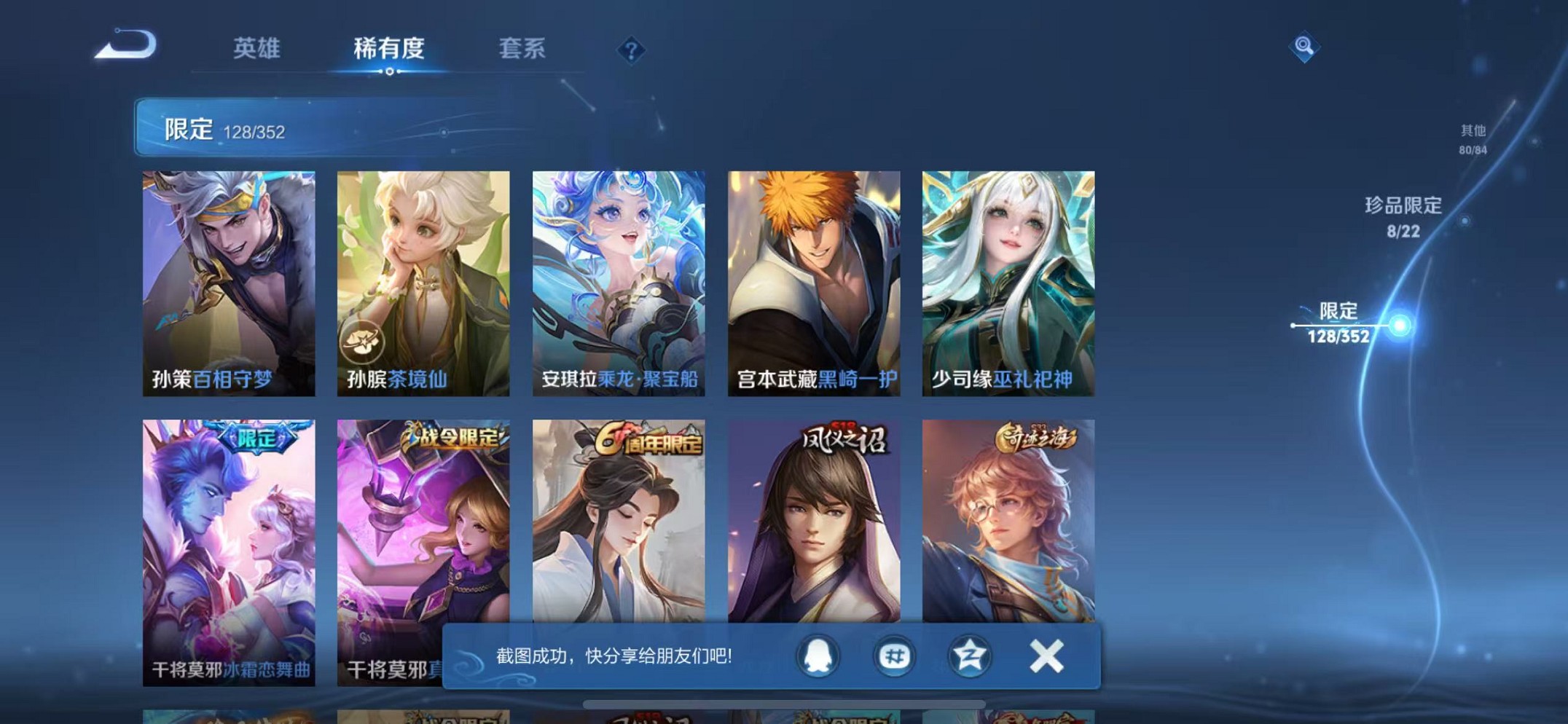Viewport: 1568px width, 724px height.
Task: Switch to the 套系 tab
Action: [523, 48]
